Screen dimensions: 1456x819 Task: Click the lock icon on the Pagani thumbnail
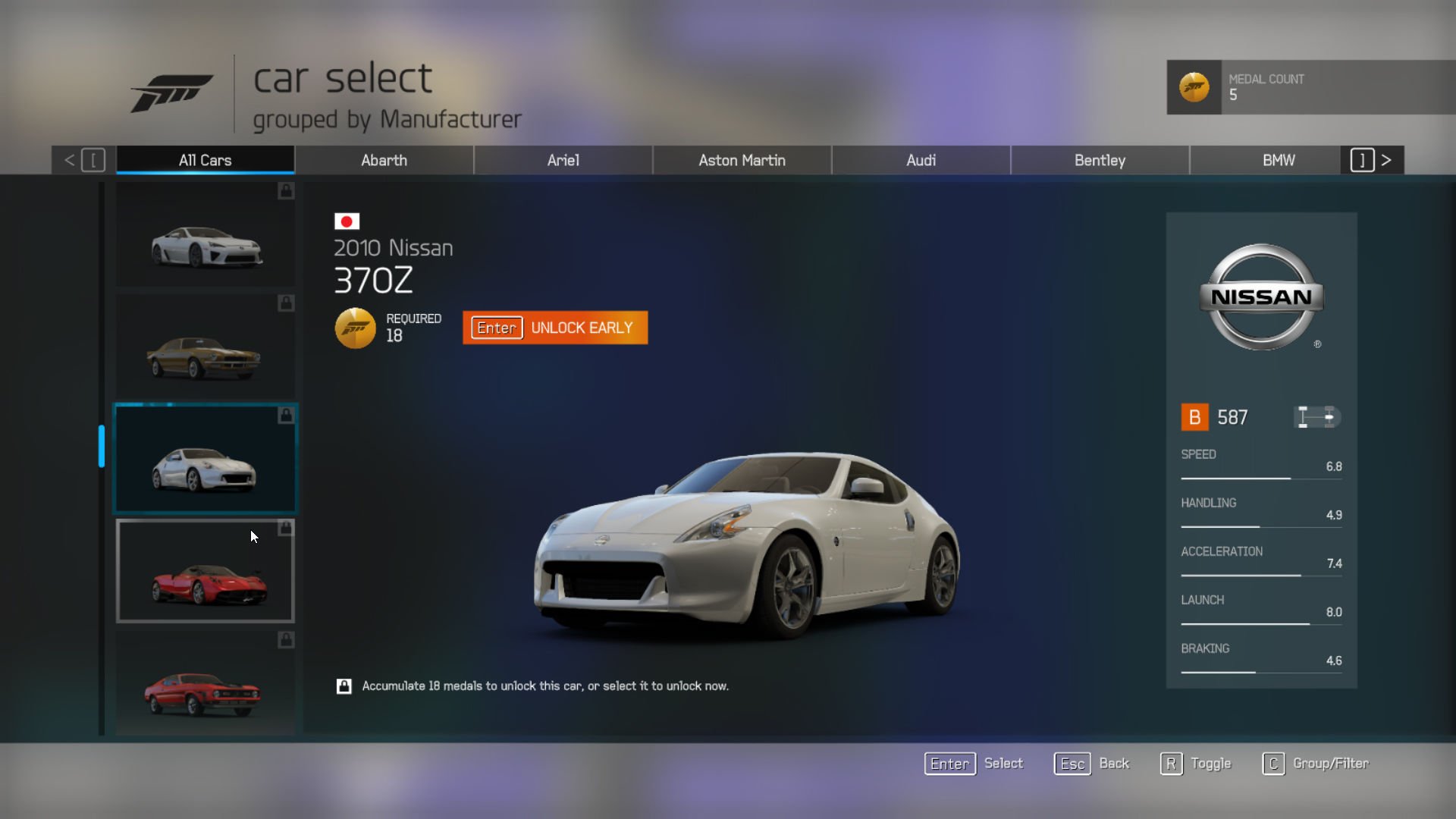click(285, 529)
